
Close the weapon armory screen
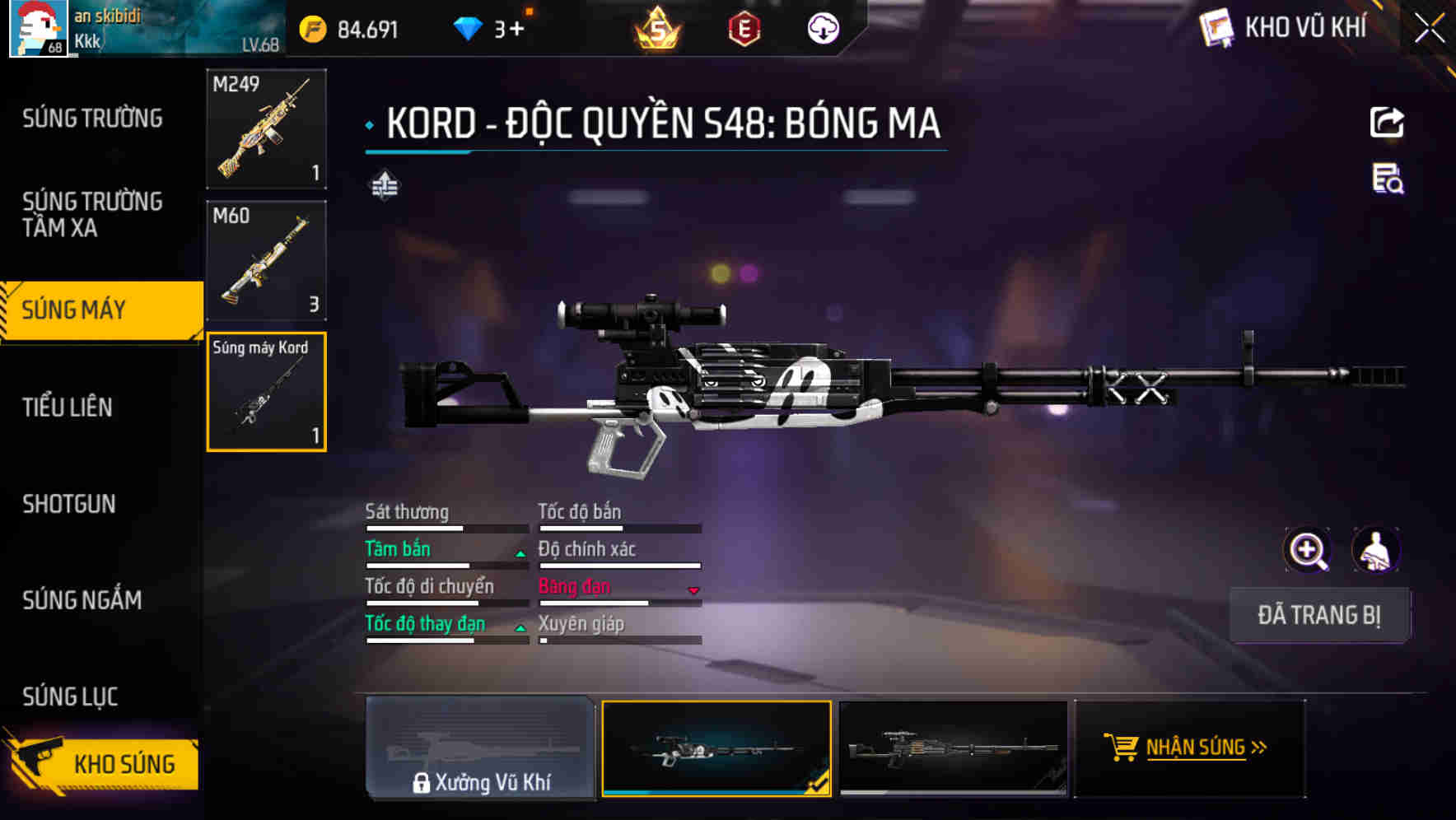1430,28
